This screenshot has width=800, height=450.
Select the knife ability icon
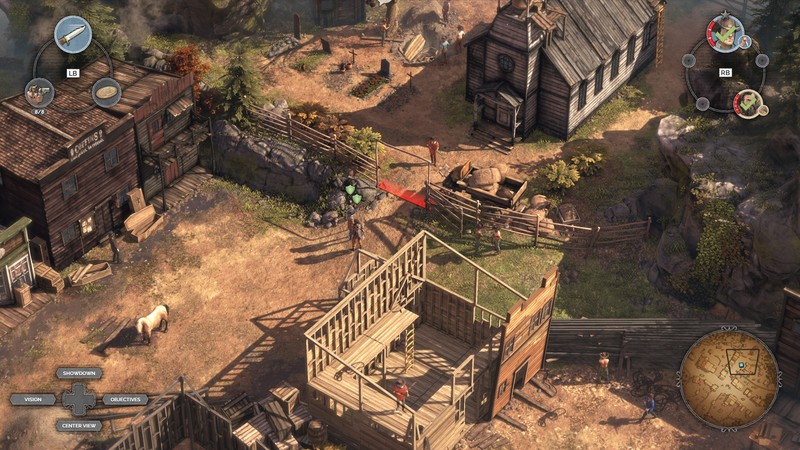pyautogui.click(x=72, y=35)
